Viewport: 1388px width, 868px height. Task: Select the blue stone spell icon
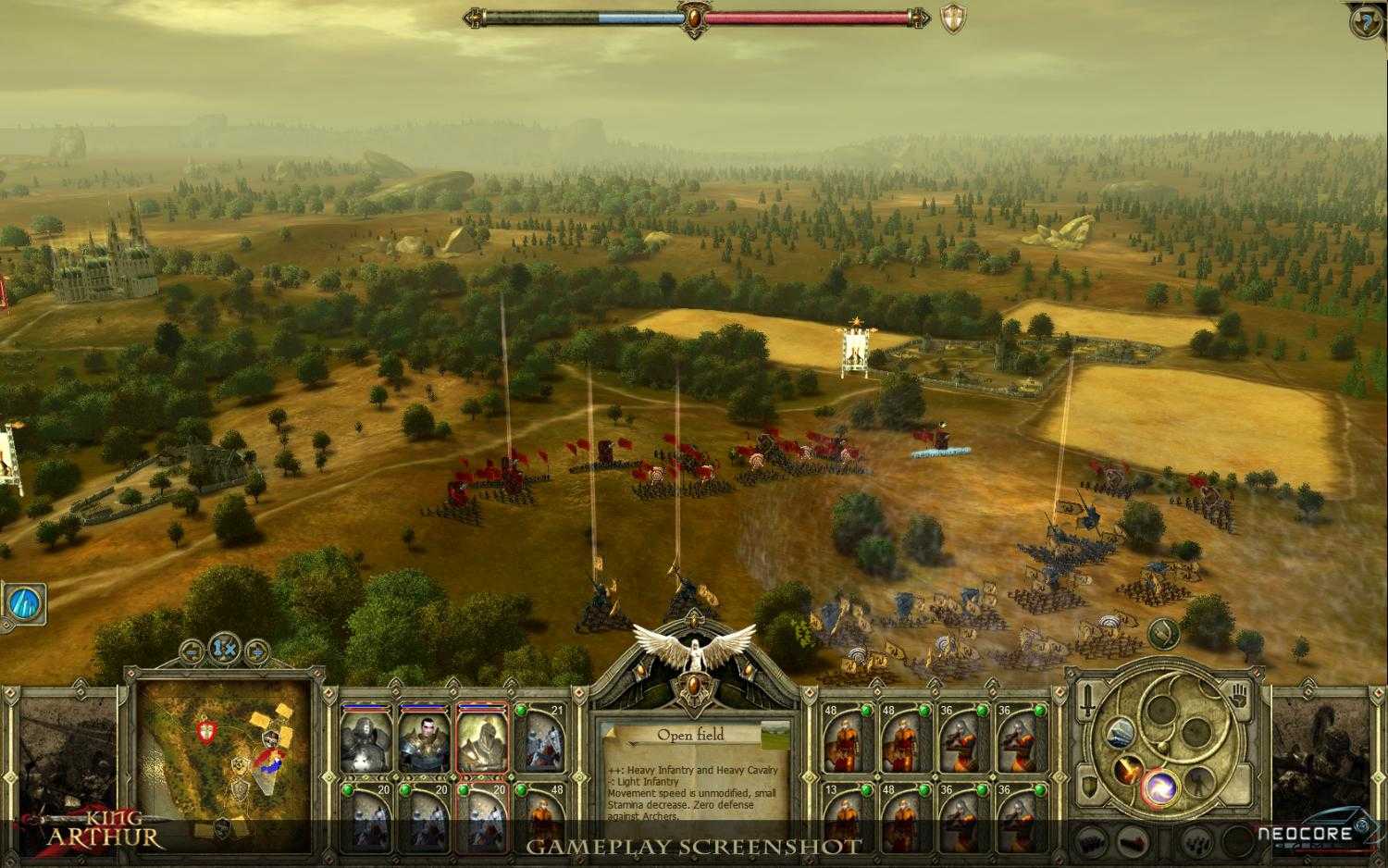tap(1121, 734)
